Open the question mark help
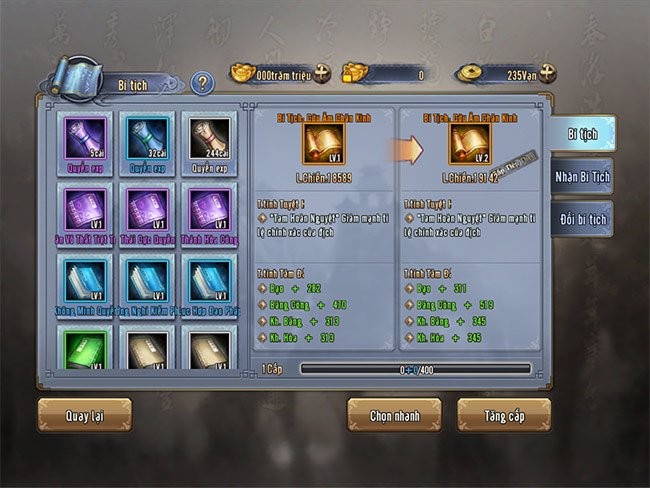 click(x=202, y=83)
